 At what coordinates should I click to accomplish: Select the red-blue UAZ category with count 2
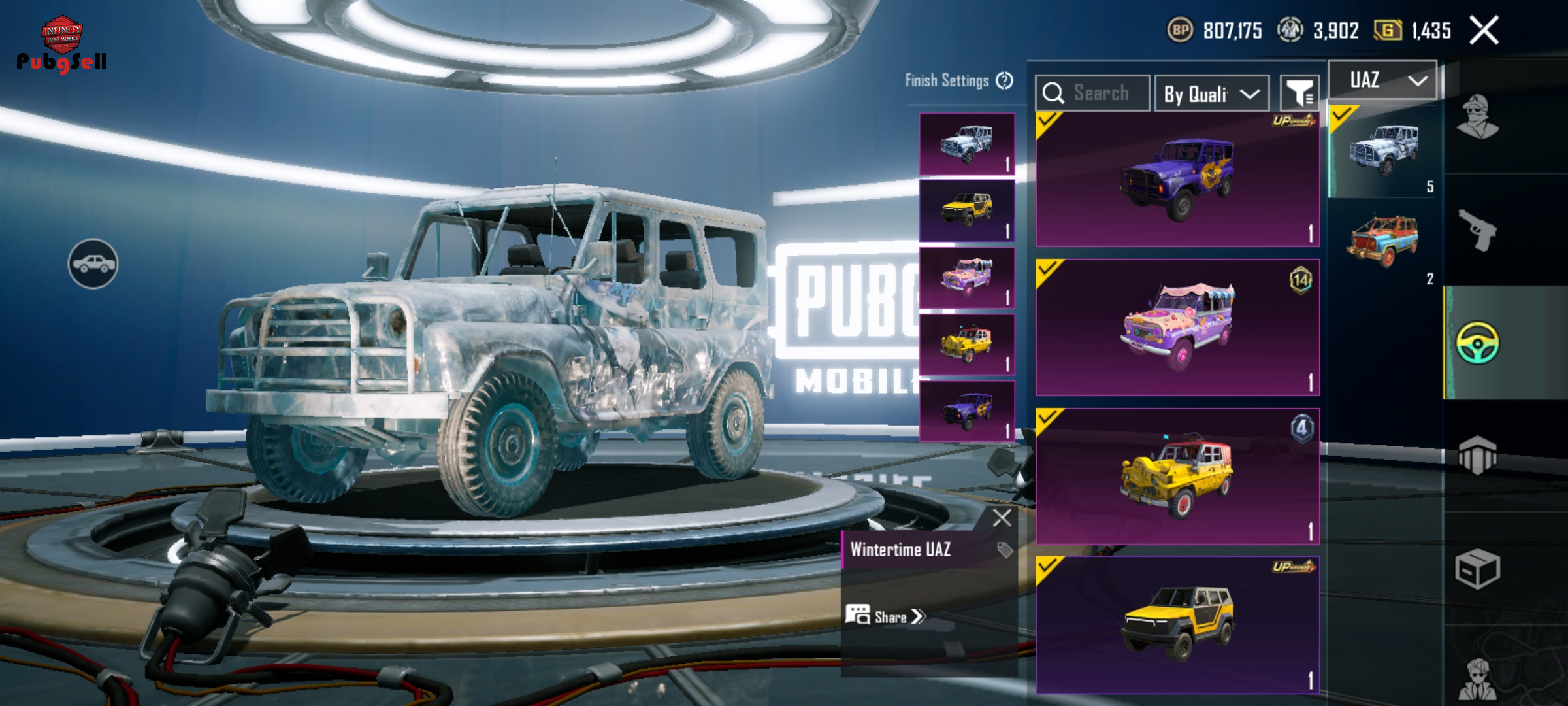coord(1384,243)
